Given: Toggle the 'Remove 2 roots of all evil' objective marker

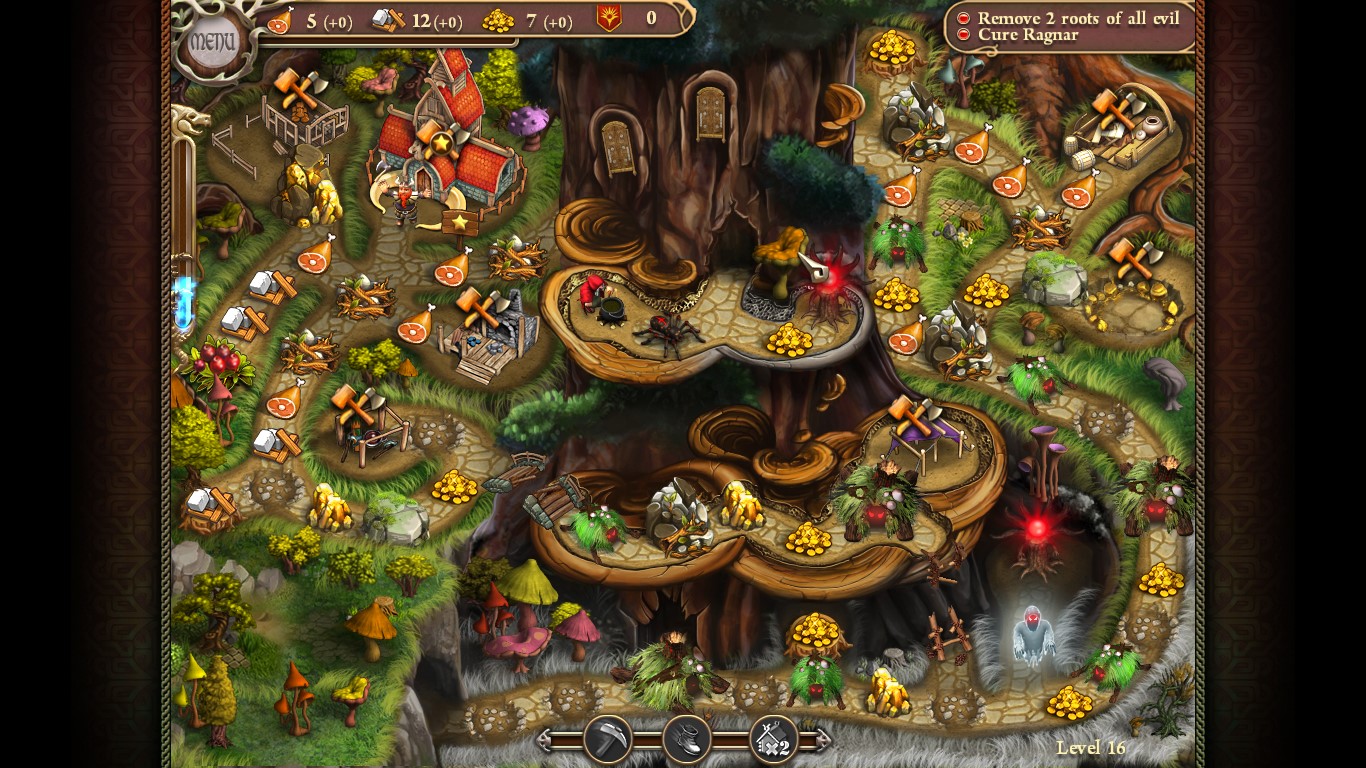Looking at the screenshot, I should pyautogui.click(x=962, y=18).
